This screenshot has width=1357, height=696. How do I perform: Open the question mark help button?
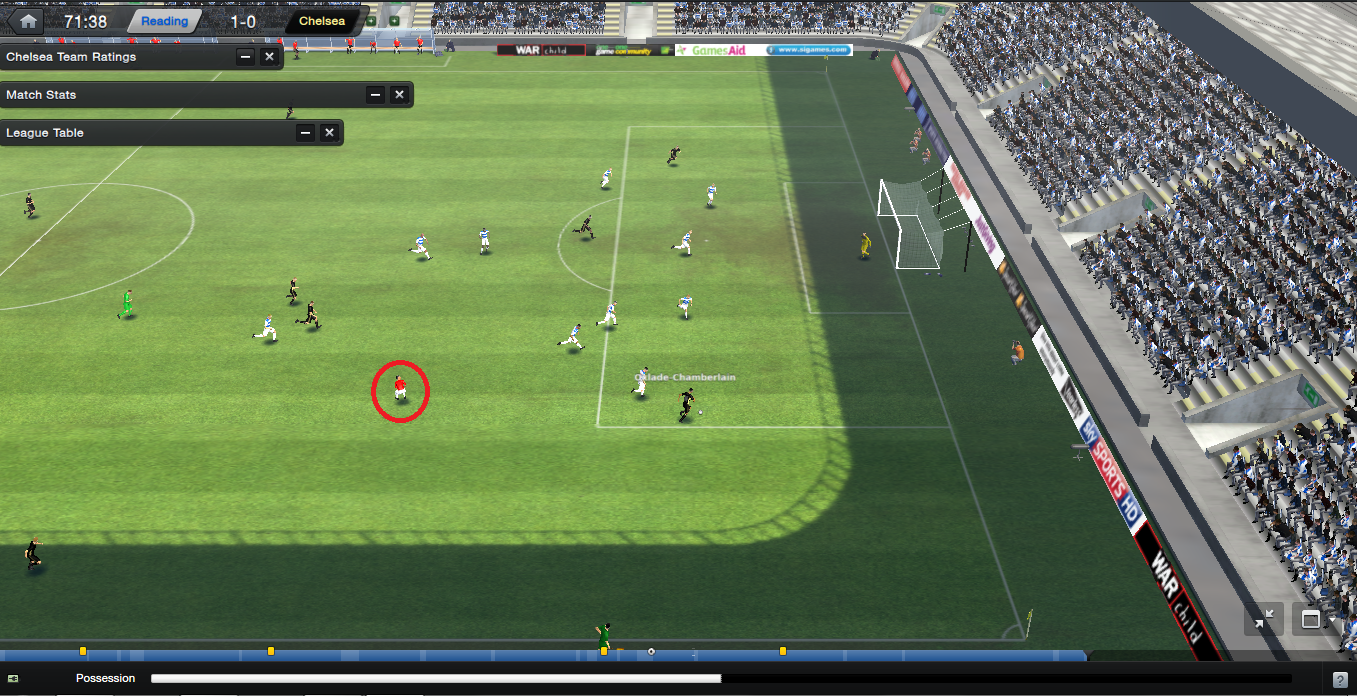[x=1340, y=680]
